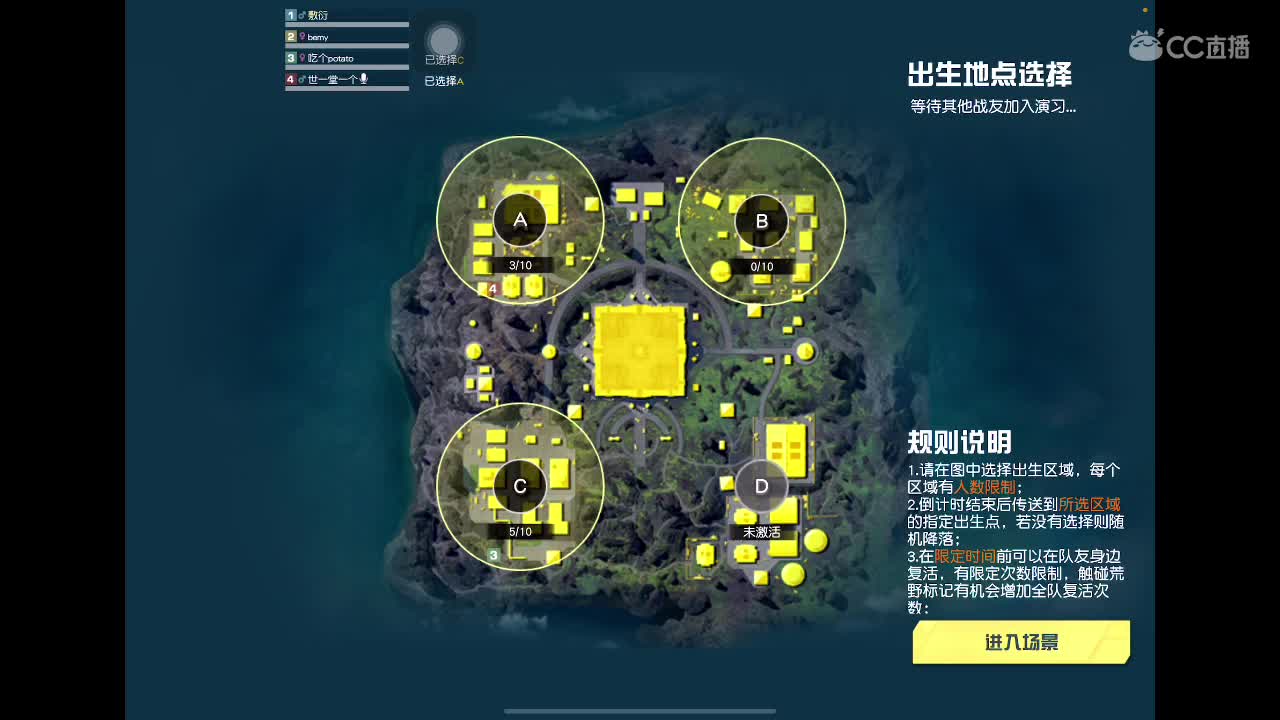Toggle the location pin beside bemy

click(303, 36)
